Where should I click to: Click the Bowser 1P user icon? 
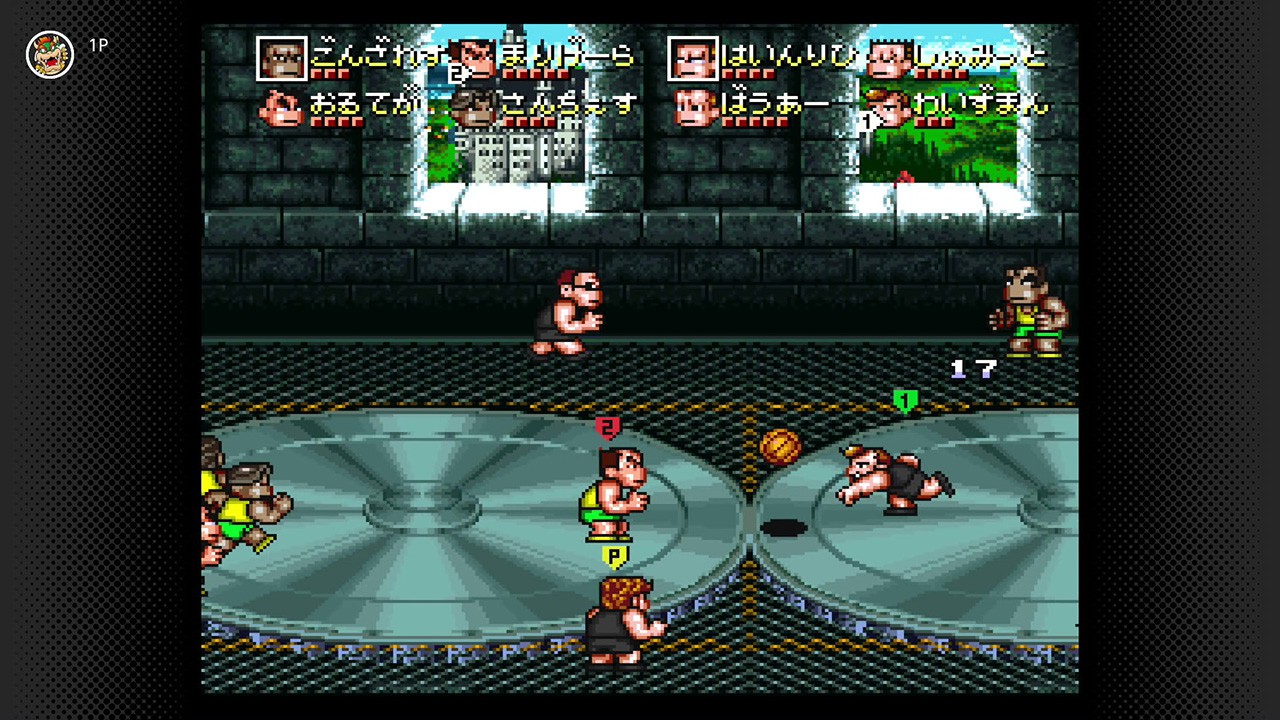(50, 54)
